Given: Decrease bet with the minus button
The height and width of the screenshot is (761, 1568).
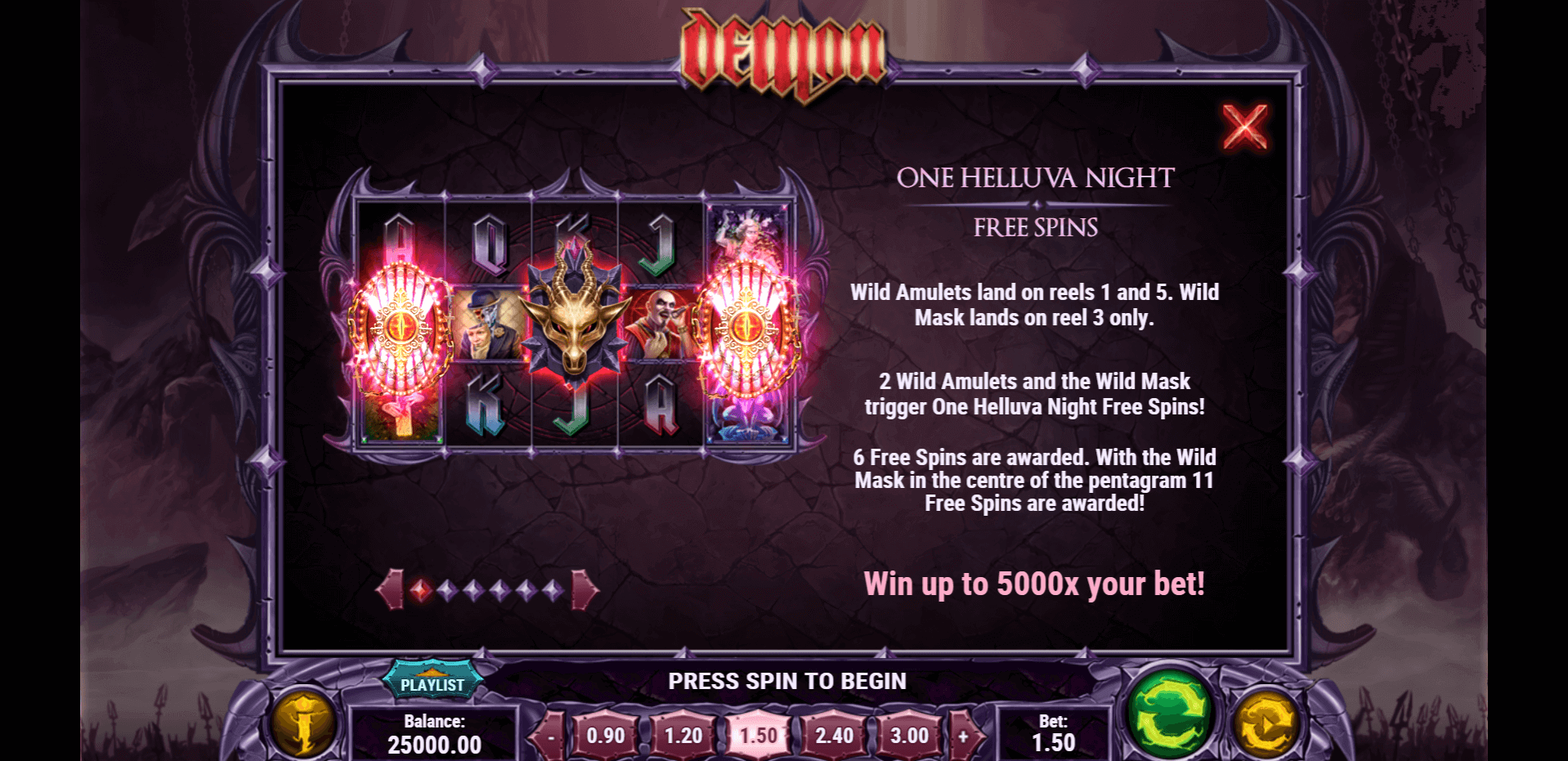Looking at the screenshot, I should (551, 736).
